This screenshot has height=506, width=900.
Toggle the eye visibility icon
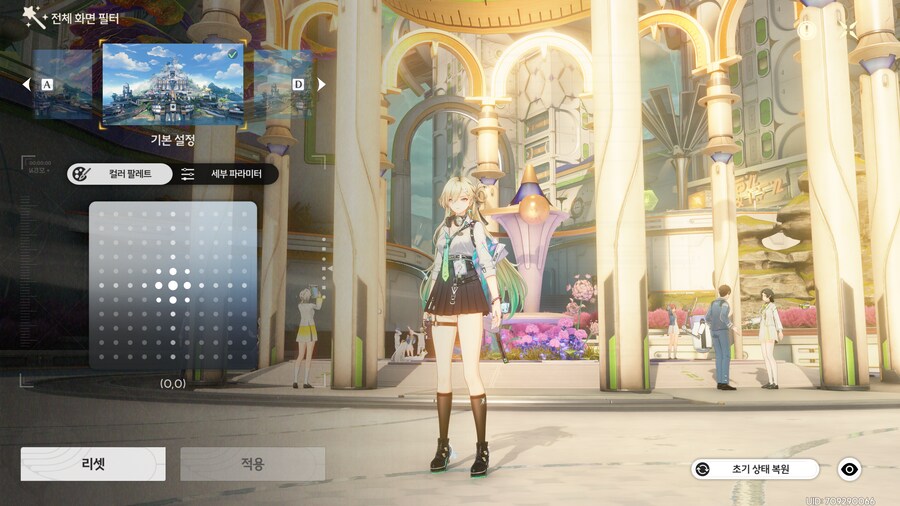tap(849, 468)
